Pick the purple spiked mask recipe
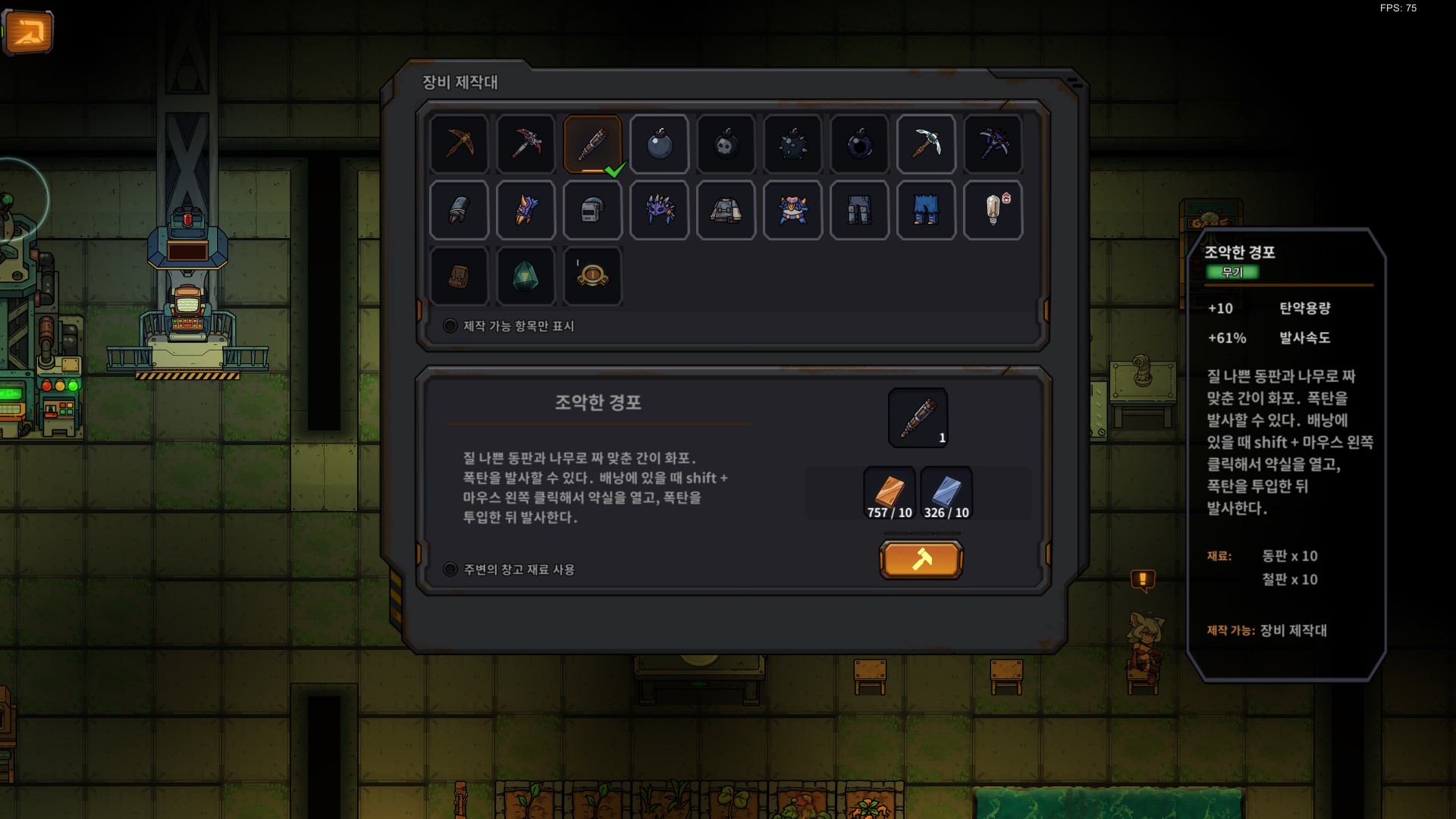This screenshot has height=819, width=1456. pos(660,210)
